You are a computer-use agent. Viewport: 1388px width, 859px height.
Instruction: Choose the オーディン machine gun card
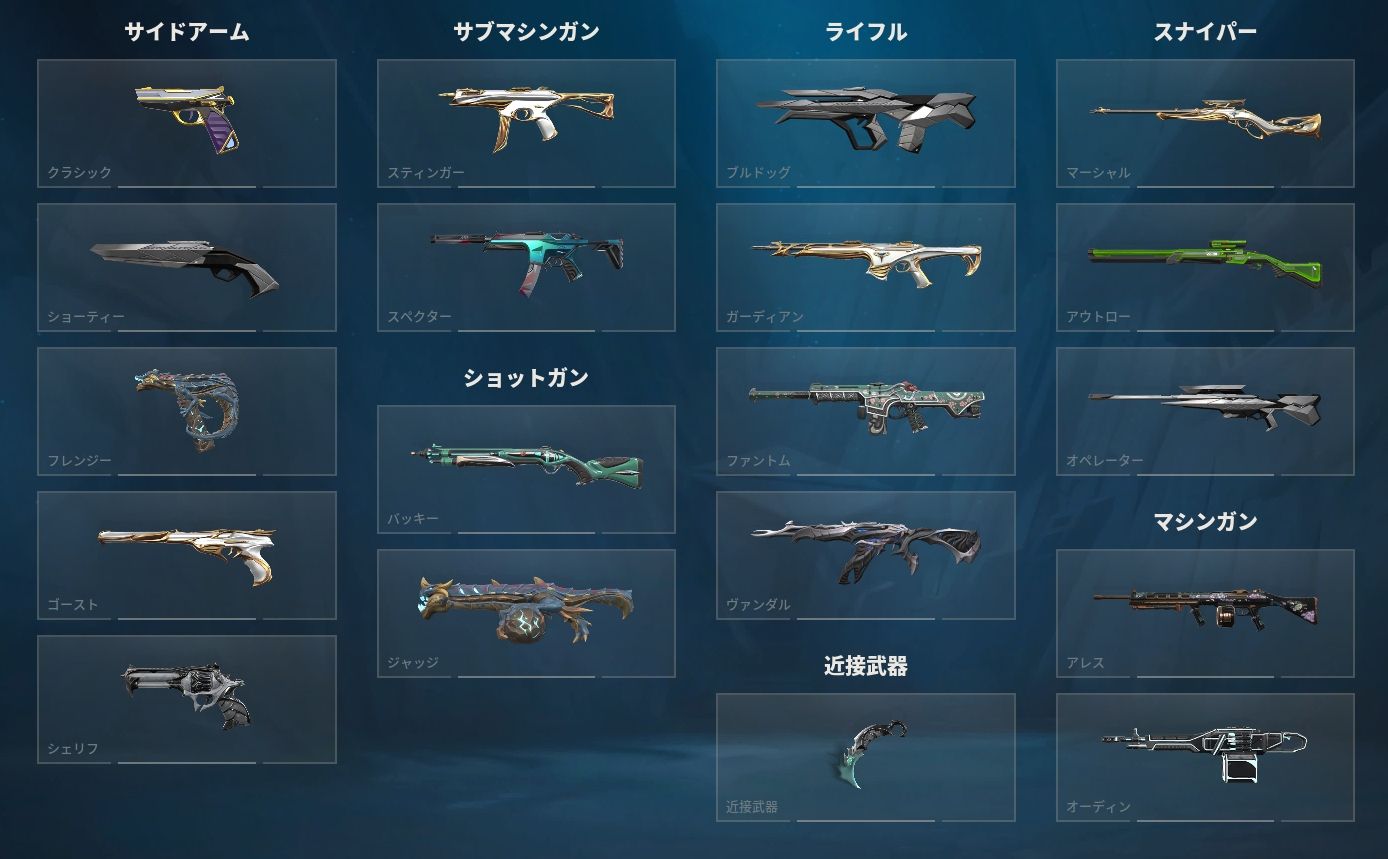[1205, 757]
